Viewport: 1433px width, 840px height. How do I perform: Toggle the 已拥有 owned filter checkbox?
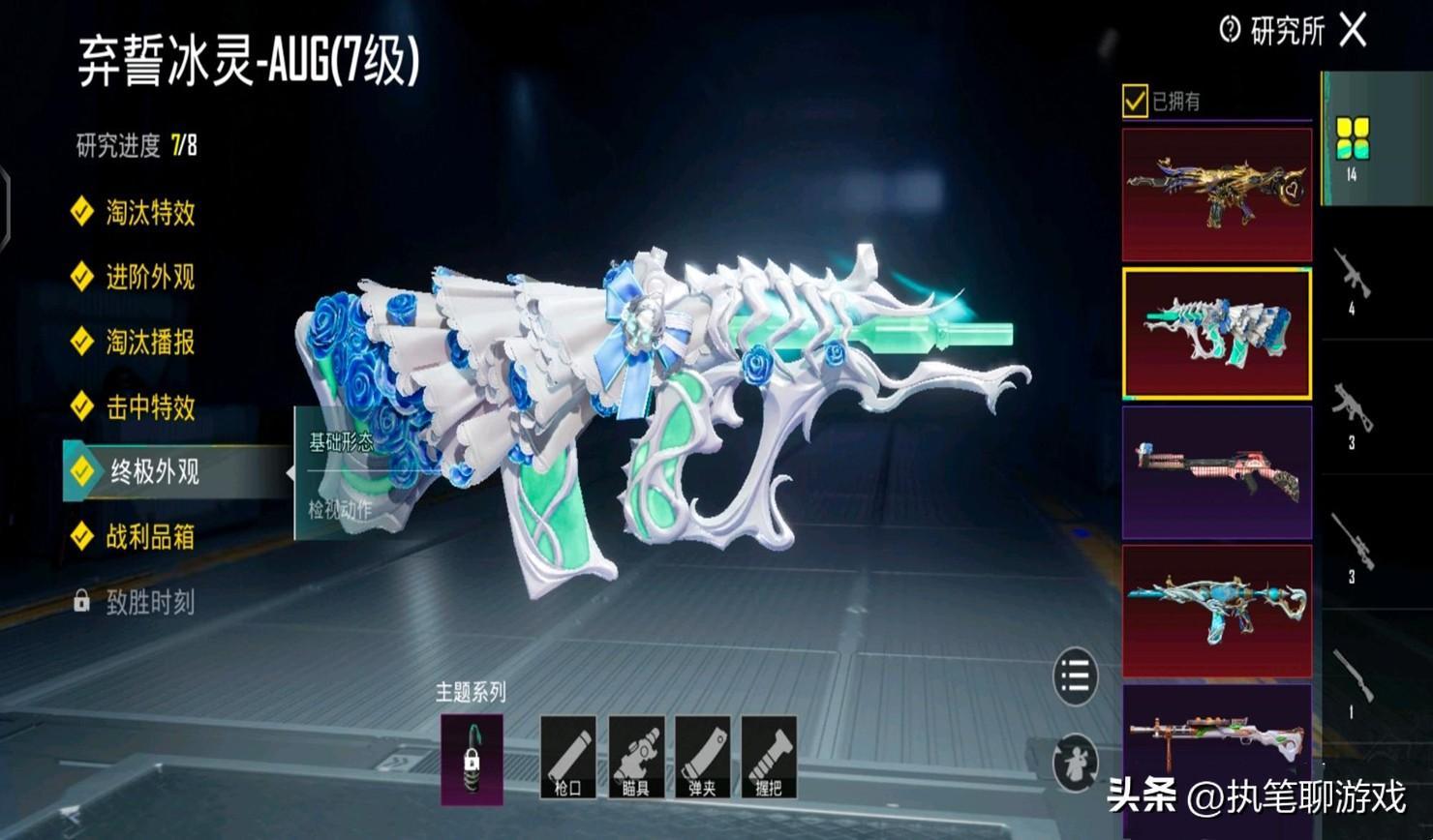pos(1135,101)
